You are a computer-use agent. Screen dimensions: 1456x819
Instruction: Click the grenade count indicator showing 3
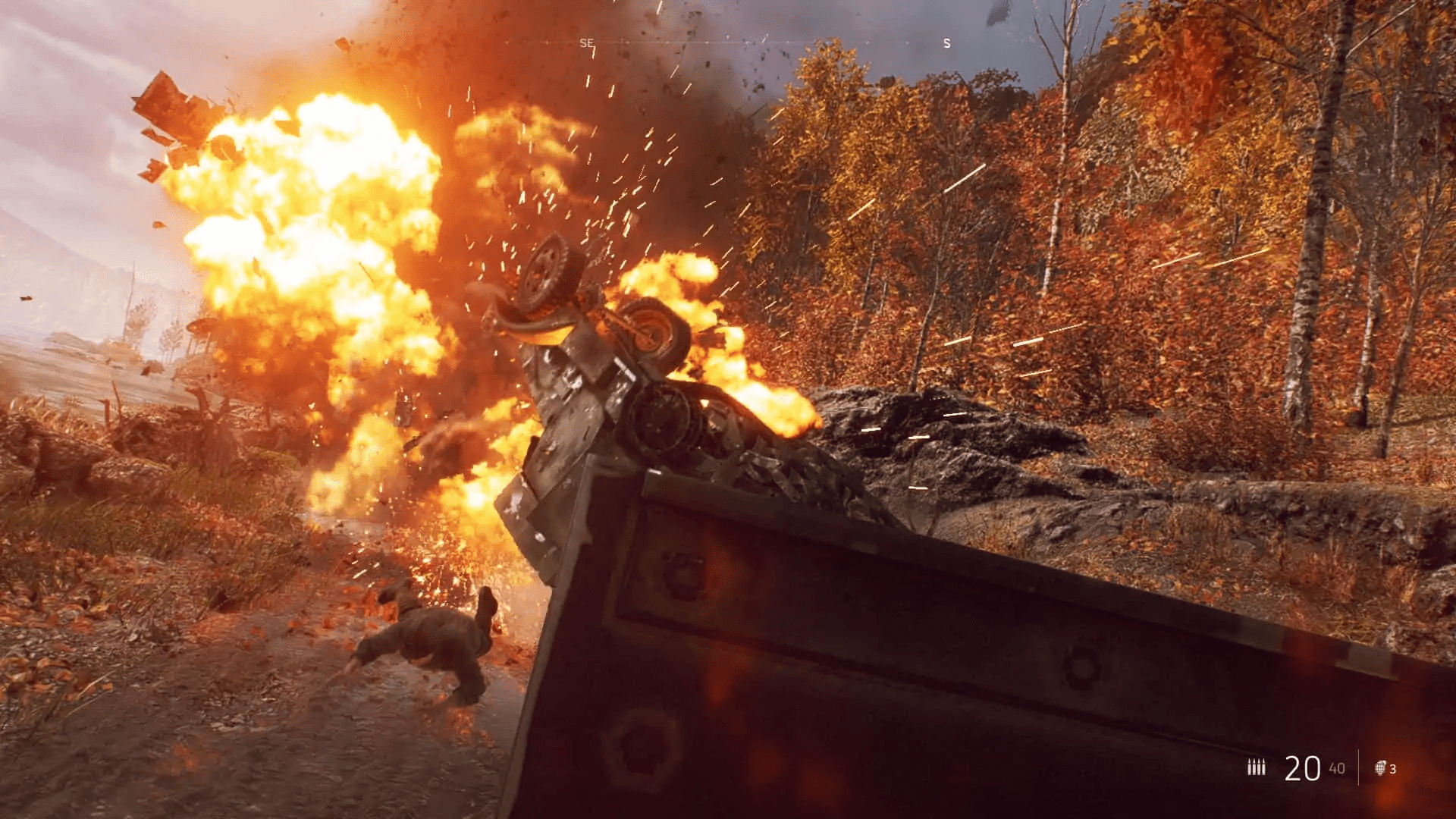click(1392, 768)
